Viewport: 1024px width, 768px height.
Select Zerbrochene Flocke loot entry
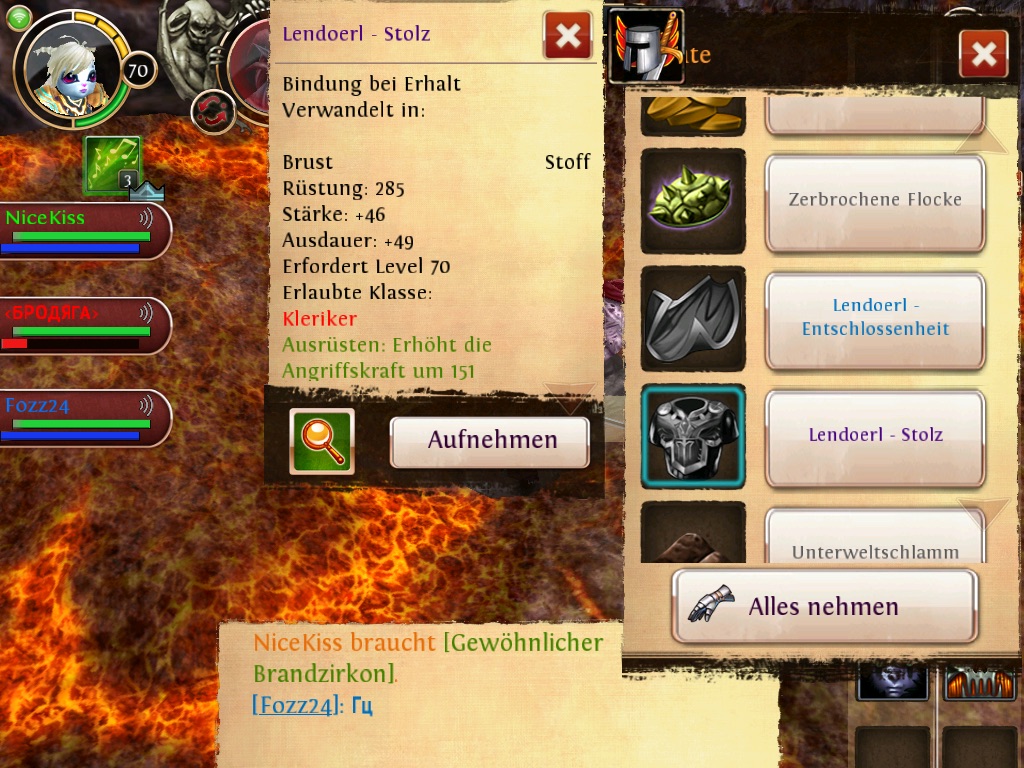(x=875, y=201)
